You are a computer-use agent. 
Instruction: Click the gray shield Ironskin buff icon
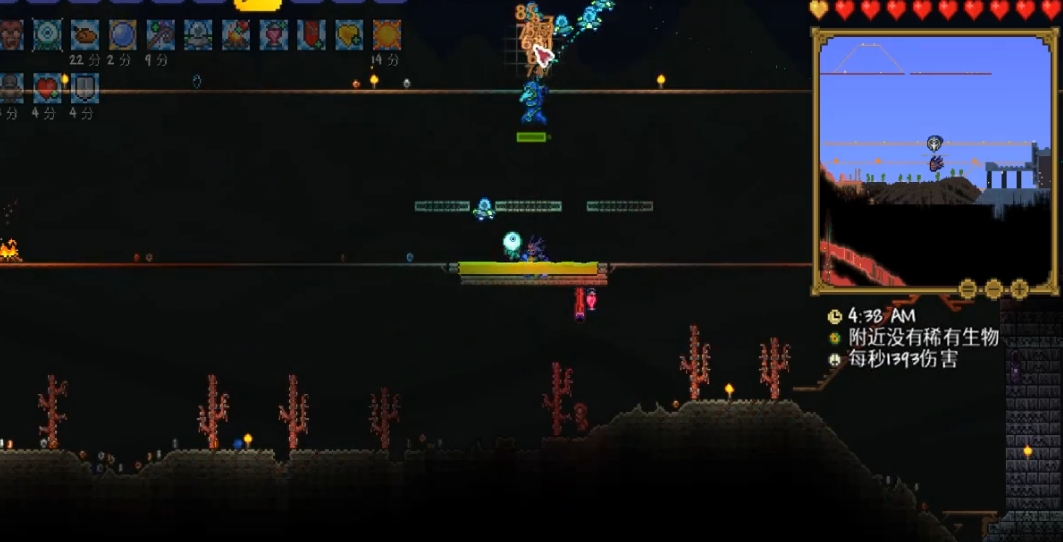(x=84, y=89)
